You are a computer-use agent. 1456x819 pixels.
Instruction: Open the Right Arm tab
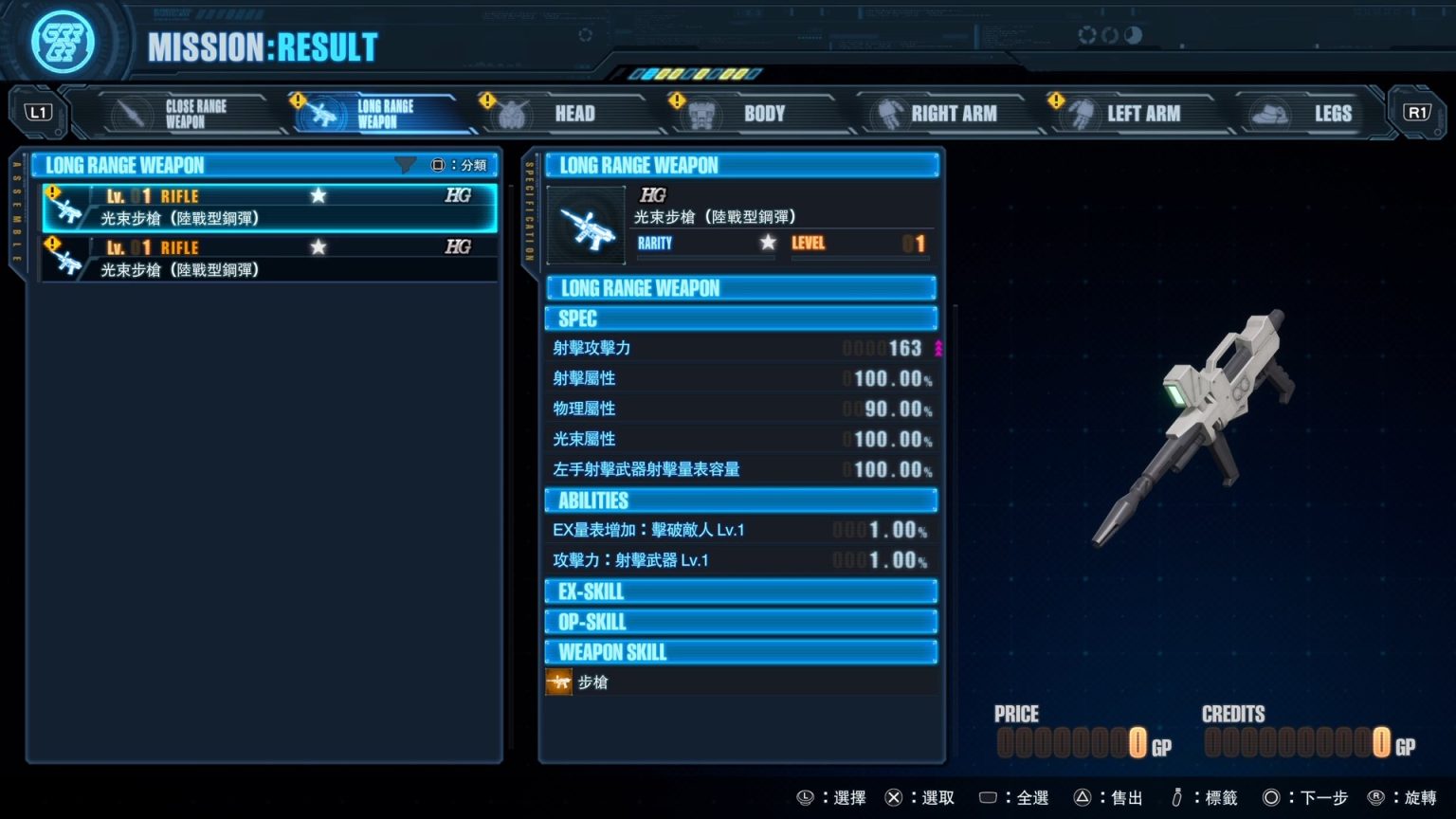[940, 114]
